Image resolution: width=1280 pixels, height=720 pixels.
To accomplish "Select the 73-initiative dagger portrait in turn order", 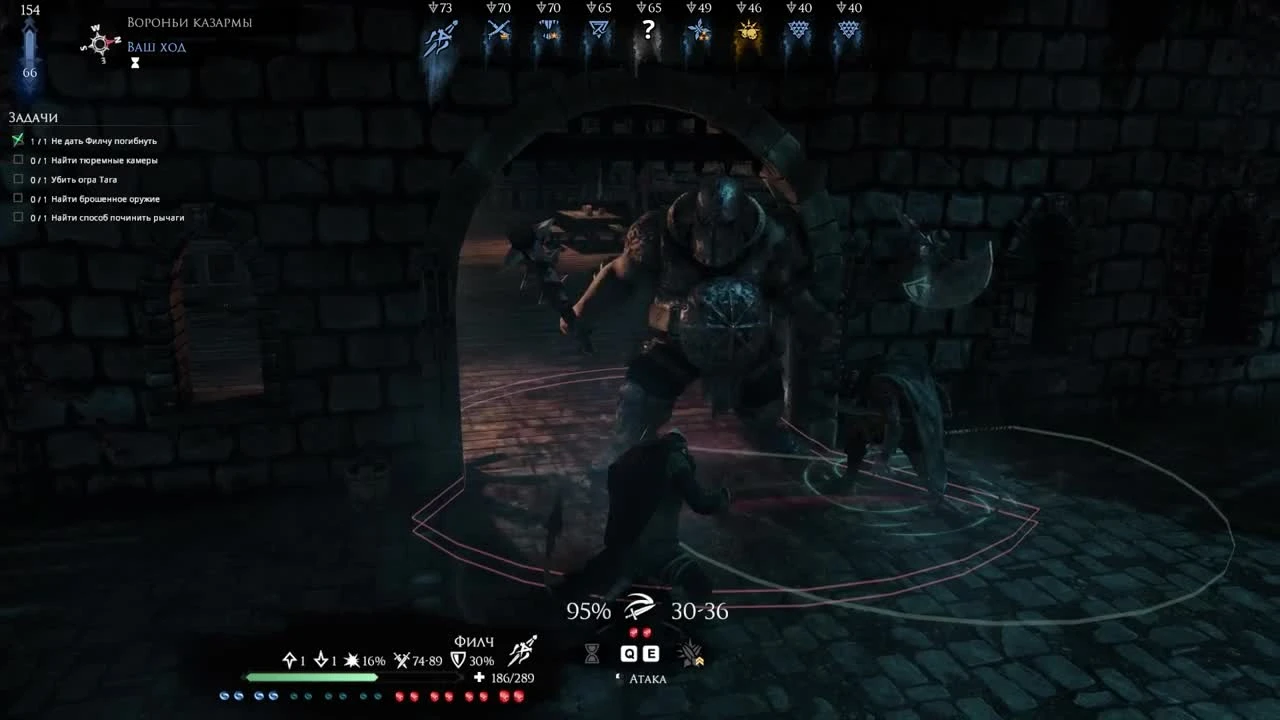I will click(437, 38).
